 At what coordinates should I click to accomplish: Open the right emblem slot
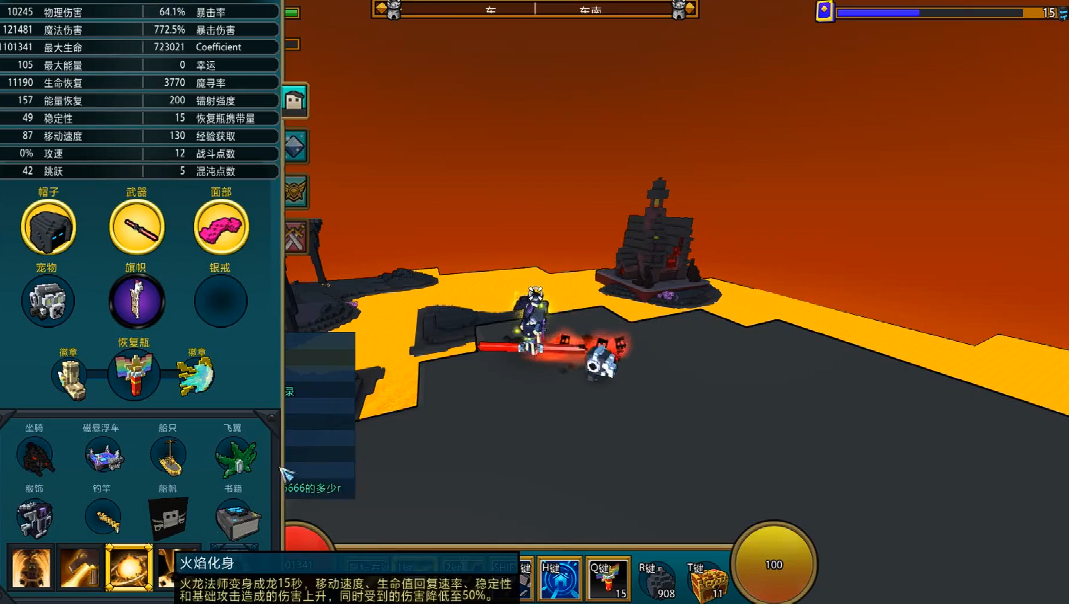195,376
